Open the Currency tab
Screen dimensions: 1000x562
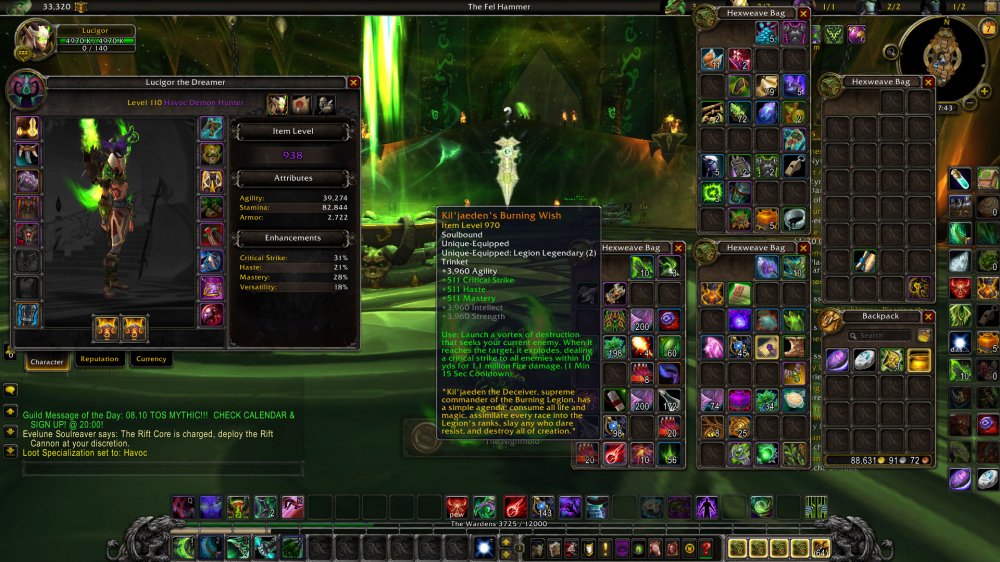click(151, 359)
